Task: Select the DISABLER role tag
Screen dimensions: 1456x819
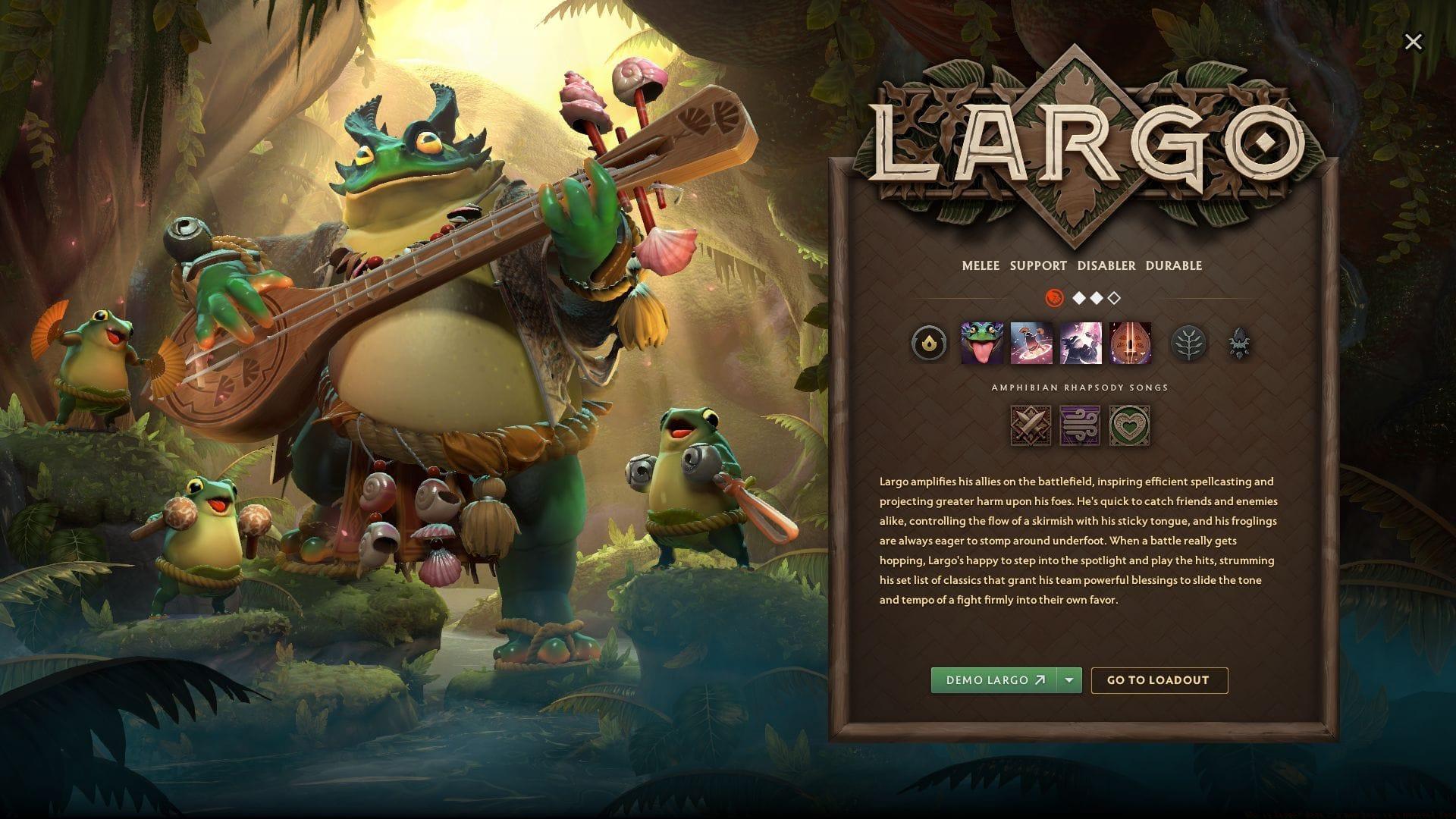Action: (1106, 265)
